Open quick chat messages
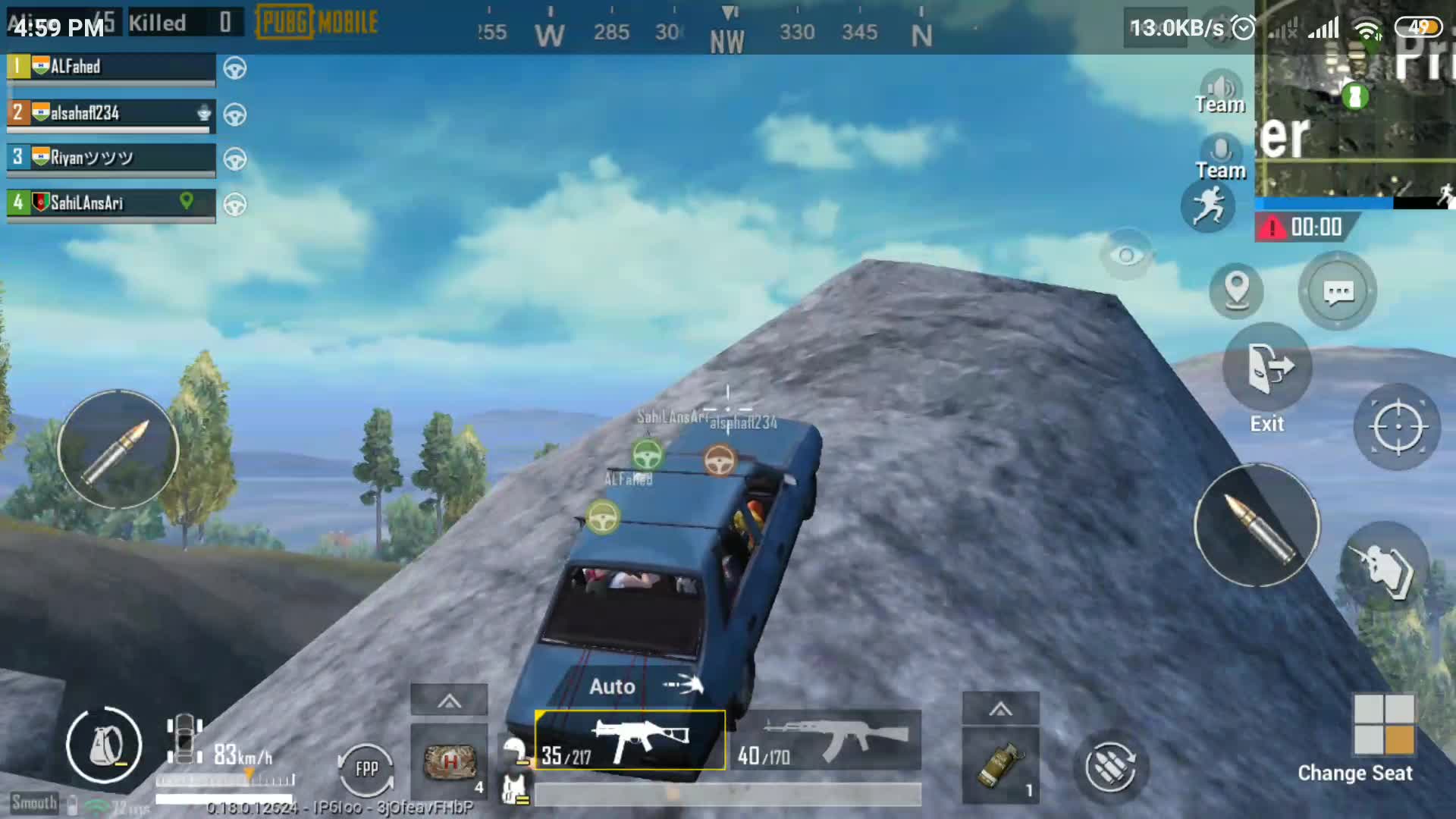This screenshot has height=819, width=1456. pos(1338,292)
